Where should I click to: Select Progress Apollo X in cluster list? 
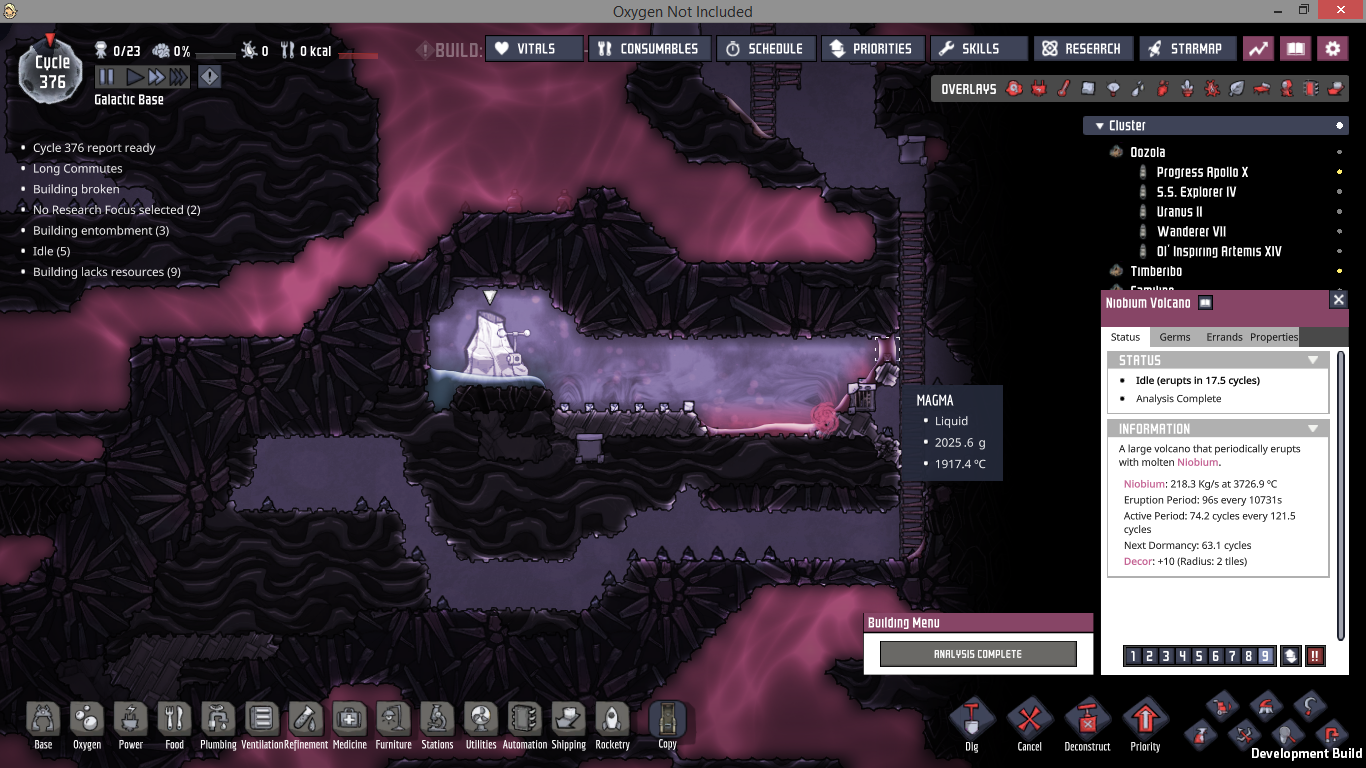pos(1202,172)
